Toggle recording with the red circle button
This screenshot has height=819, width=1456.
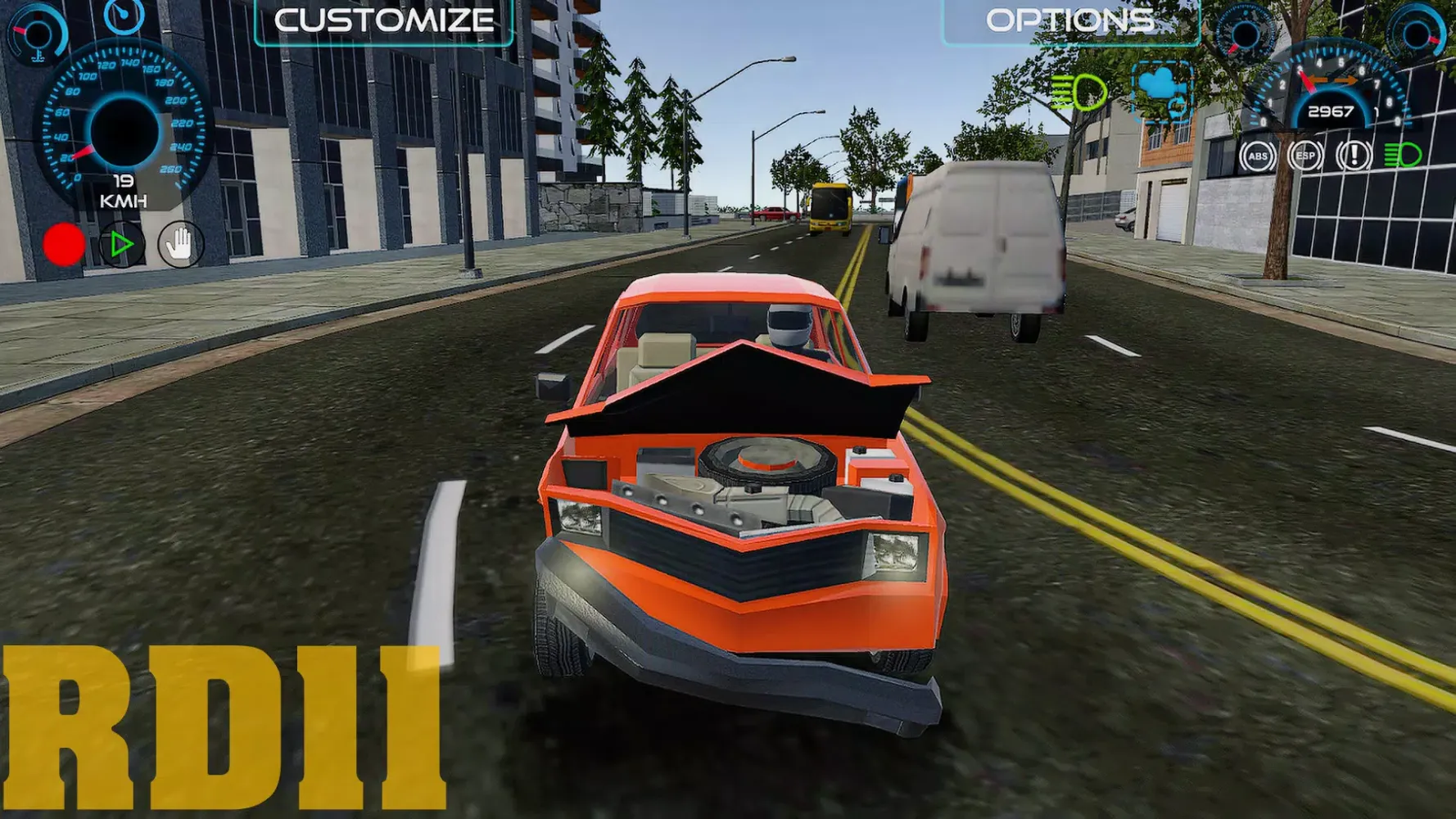(62, 243)
